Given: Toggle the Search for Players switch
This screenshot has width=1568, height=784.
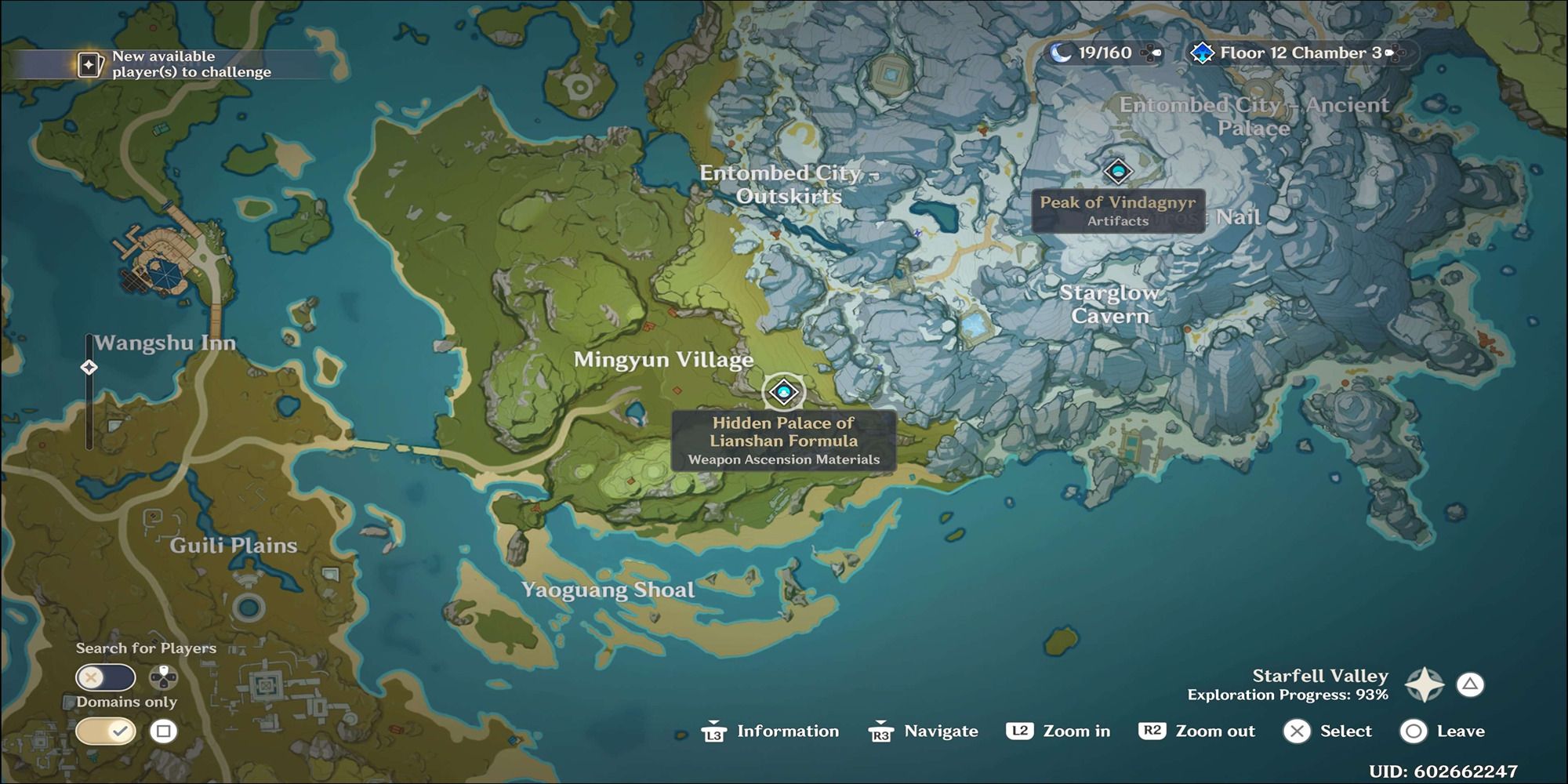Looking at the screenshot, I should [105, 677].
